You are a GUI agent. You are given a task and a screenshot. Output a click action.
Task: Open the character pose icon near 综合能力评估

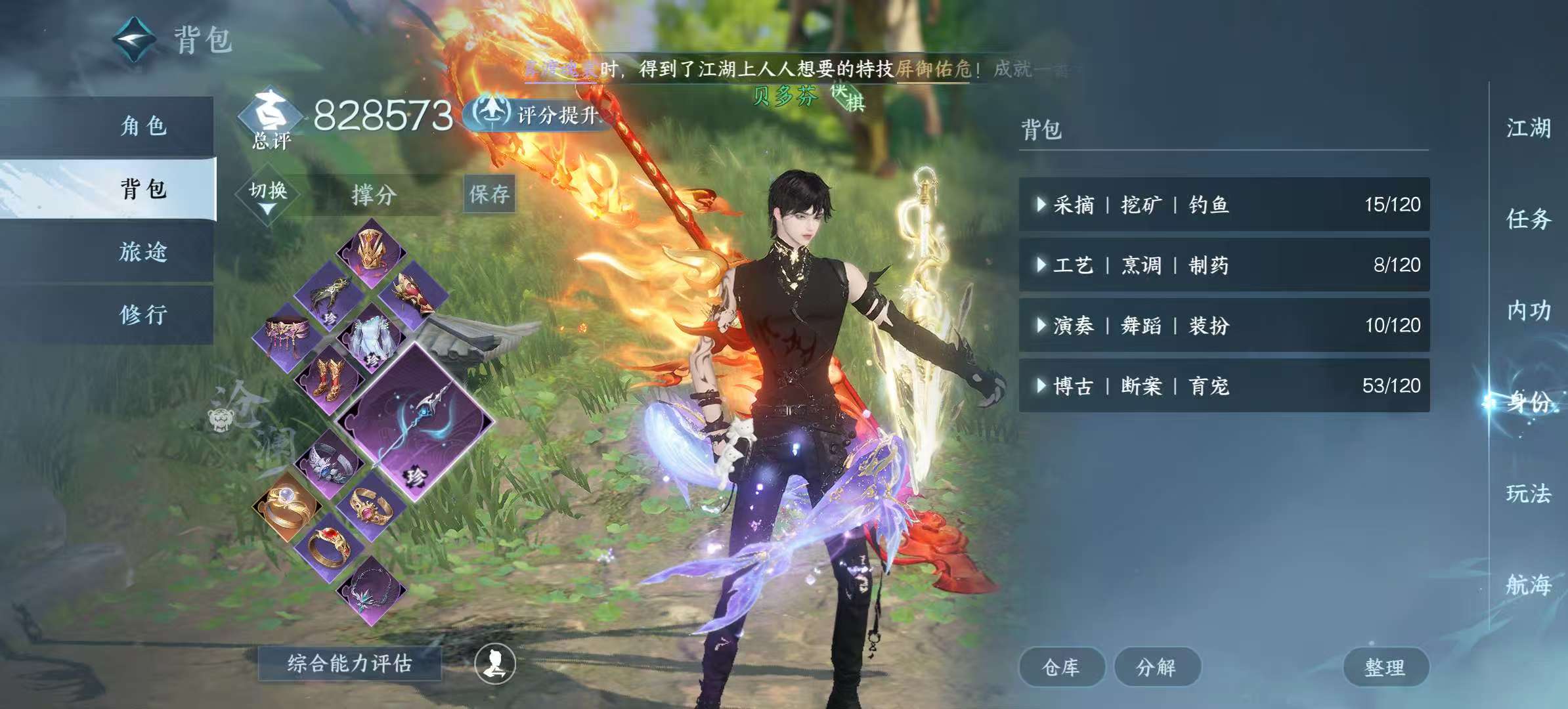click(496, 663)
